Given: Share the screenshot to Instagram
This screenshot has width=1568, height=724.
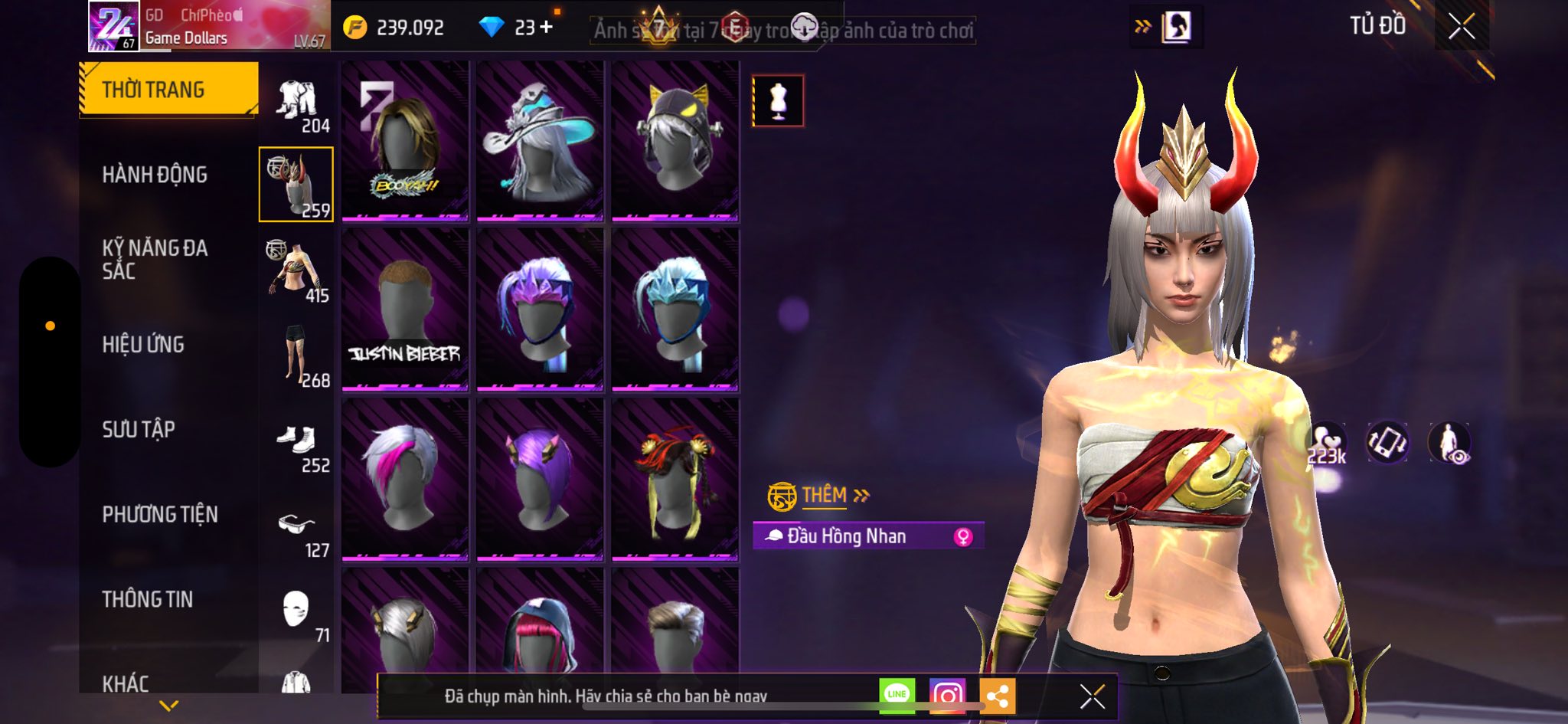Looking at the screenshot, I should (x=947, y=695).
